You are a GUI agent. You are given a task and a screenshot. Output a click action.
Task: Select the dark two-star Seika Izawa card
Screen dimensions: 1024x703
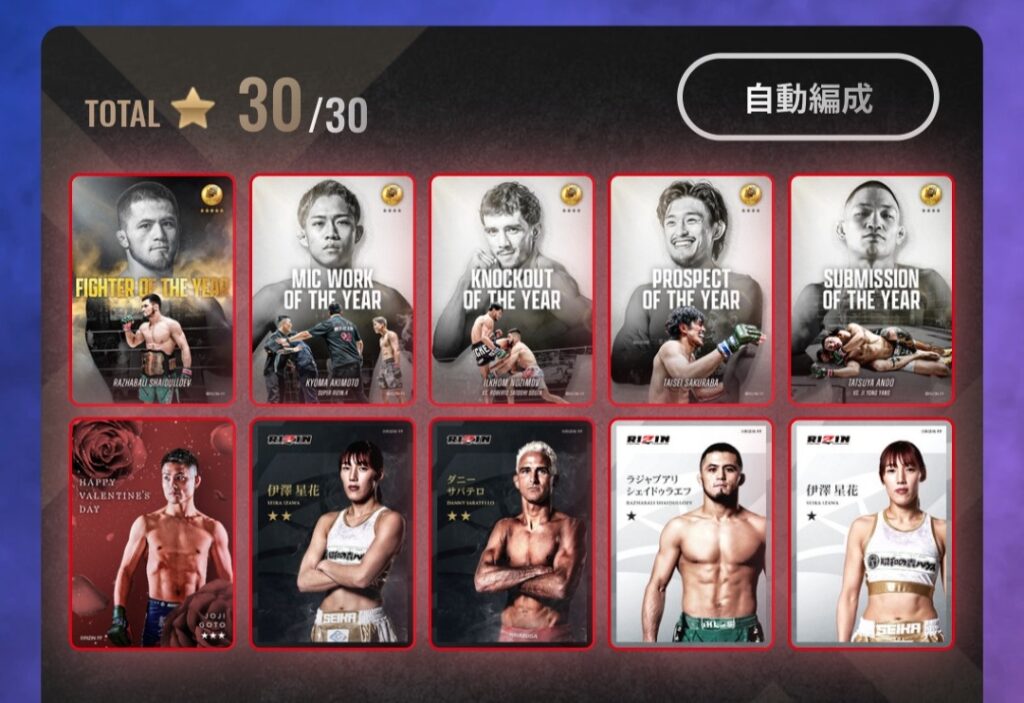pos(332,534)
